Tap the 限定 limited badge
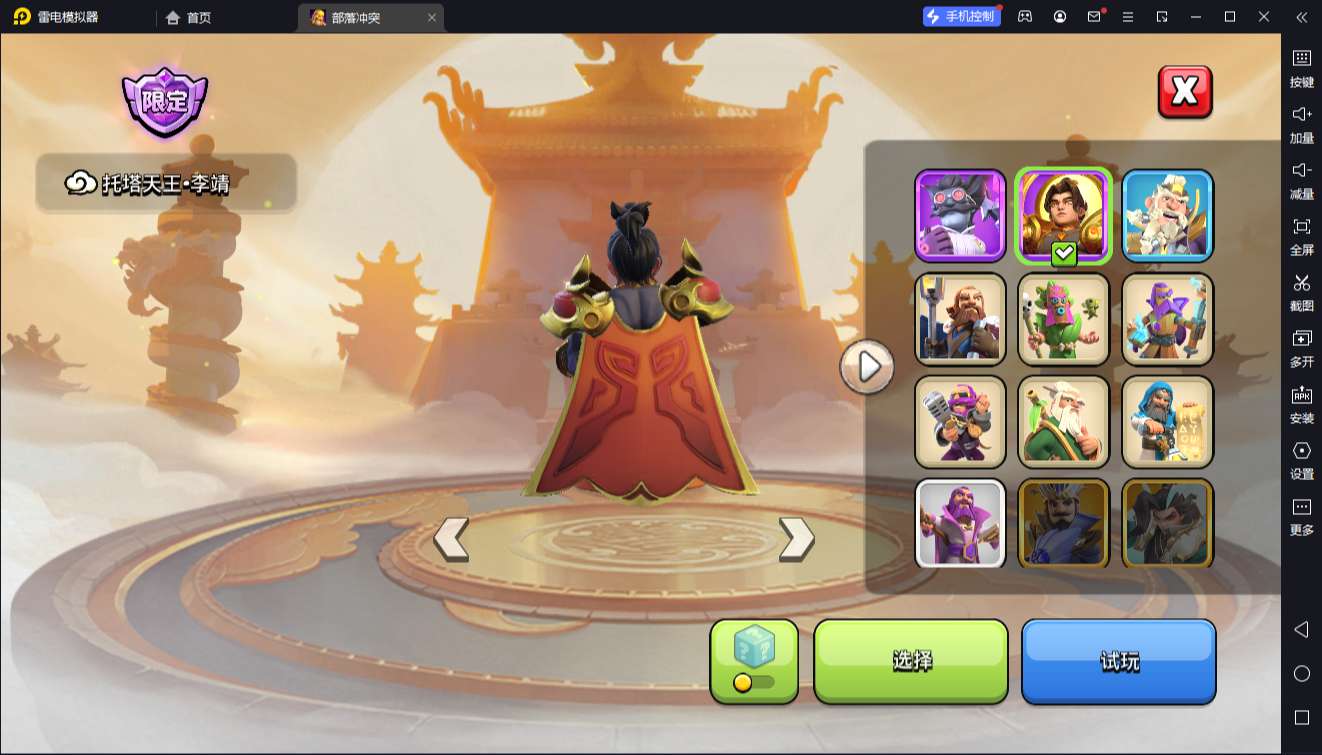This screenshot has height=755, width=1322. (165, 101)
